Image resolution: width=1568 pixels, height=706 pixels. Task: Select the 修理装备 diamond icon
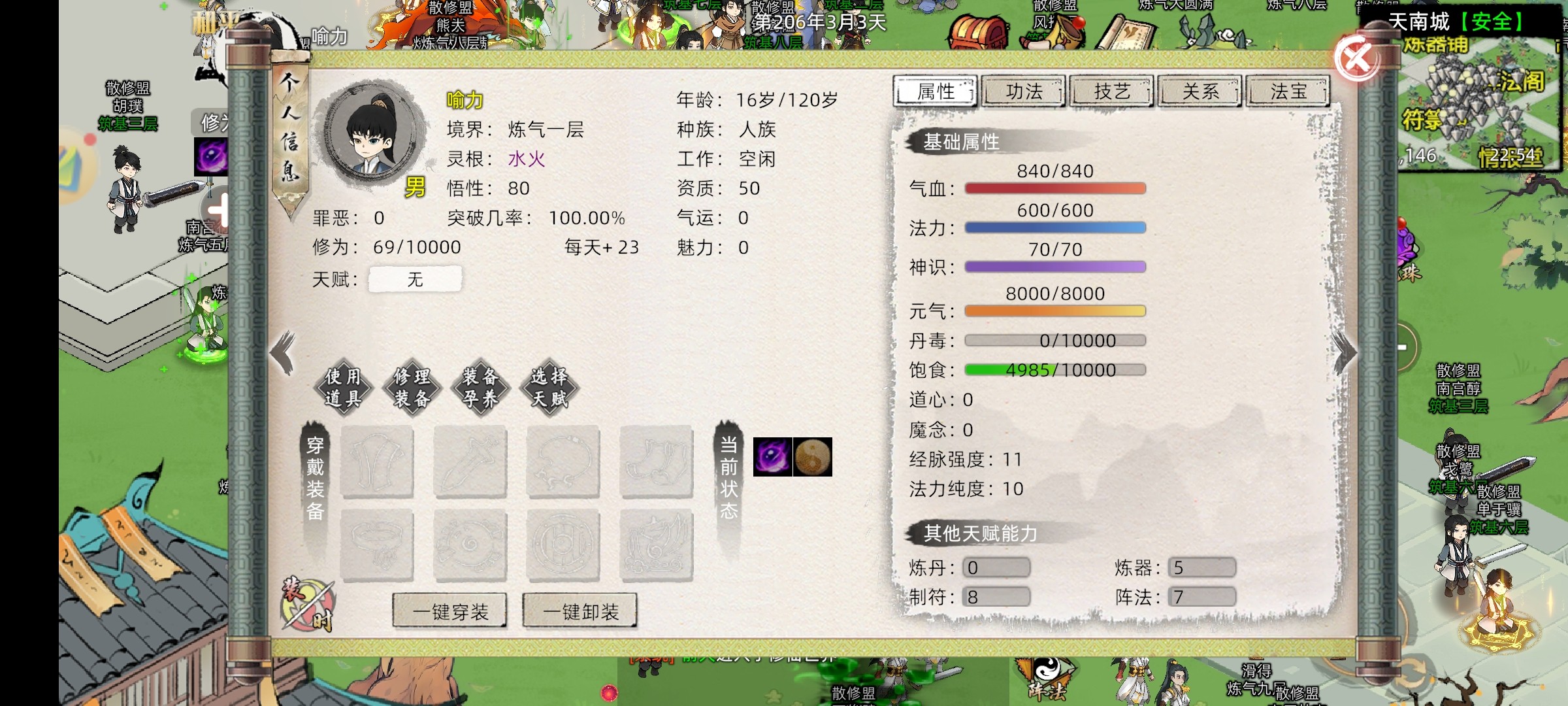click(412, 388)
